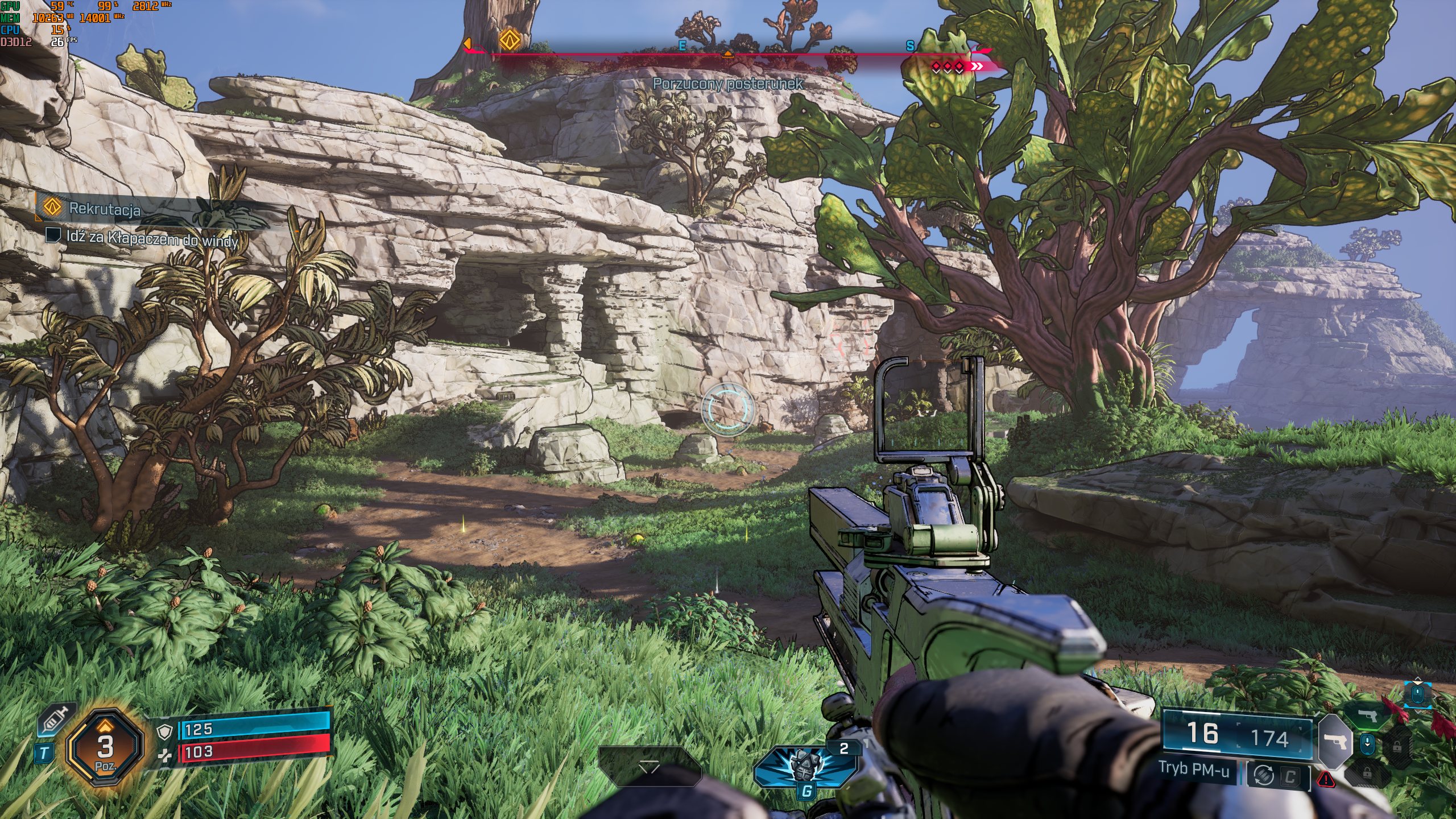Open the level 3 character badge

click(105, 747)
